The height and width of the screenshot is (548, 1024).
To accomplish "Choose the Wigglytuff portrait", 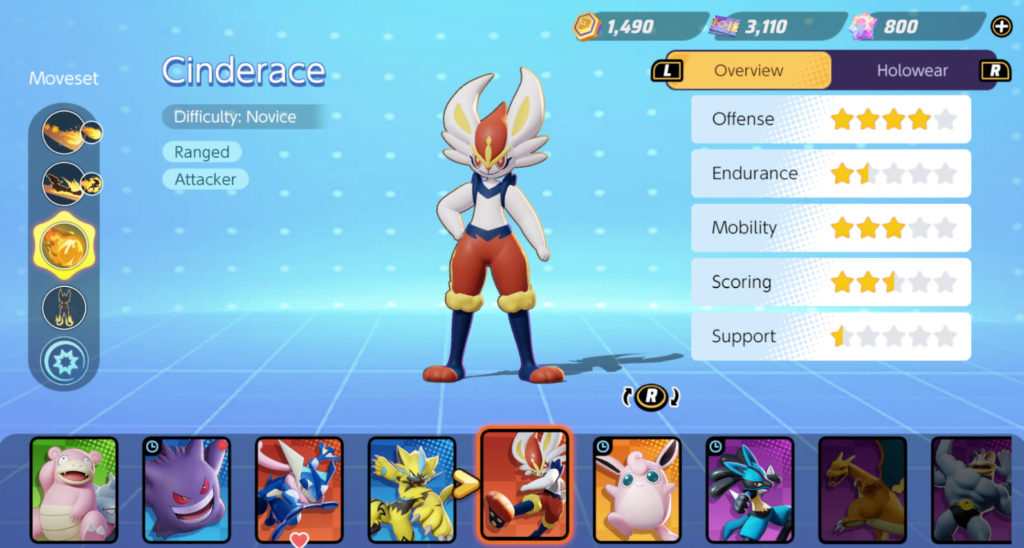I will pos(637,490).
